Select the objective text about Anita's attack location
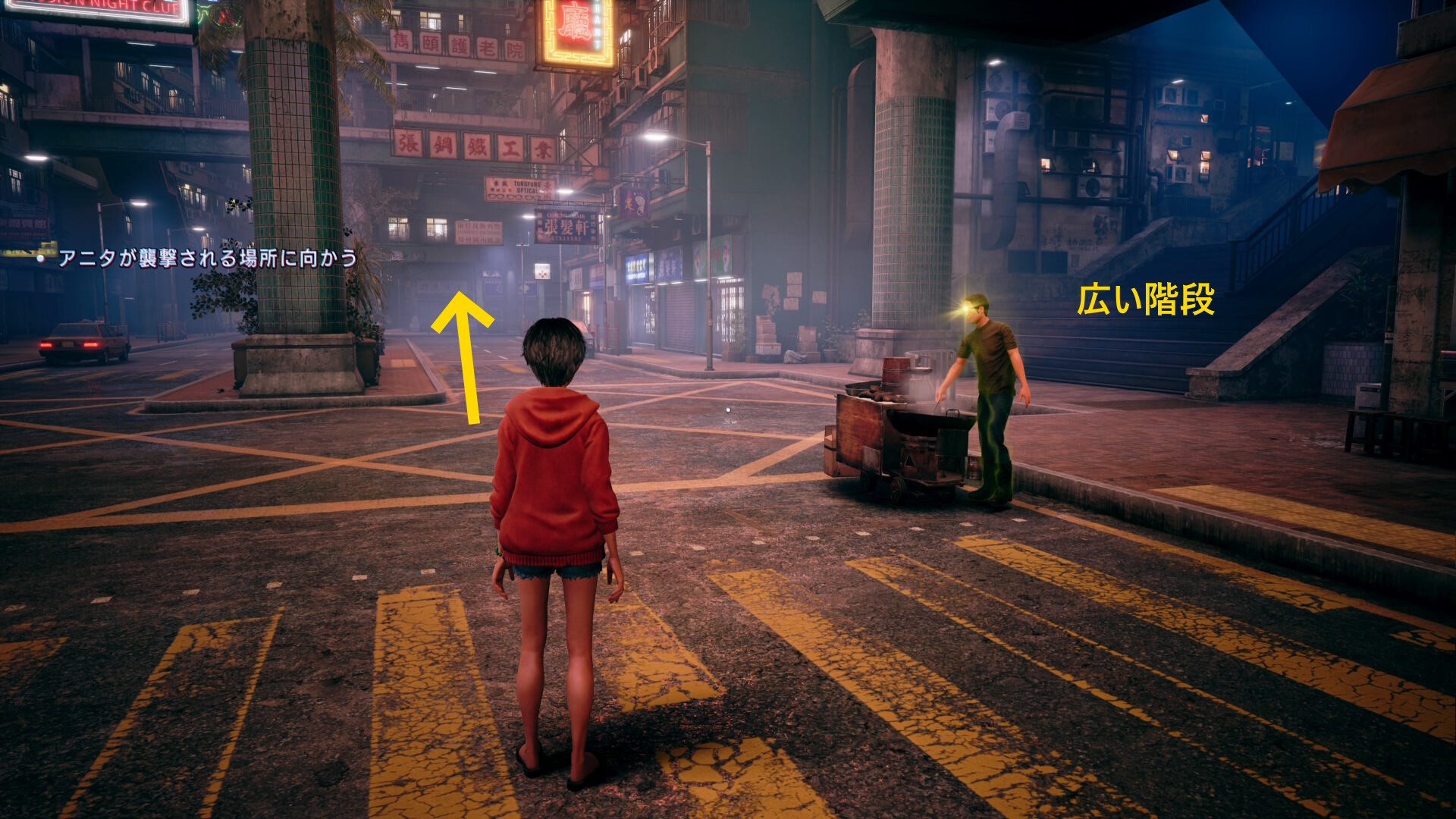1456x819 pixels. [207, 259]
